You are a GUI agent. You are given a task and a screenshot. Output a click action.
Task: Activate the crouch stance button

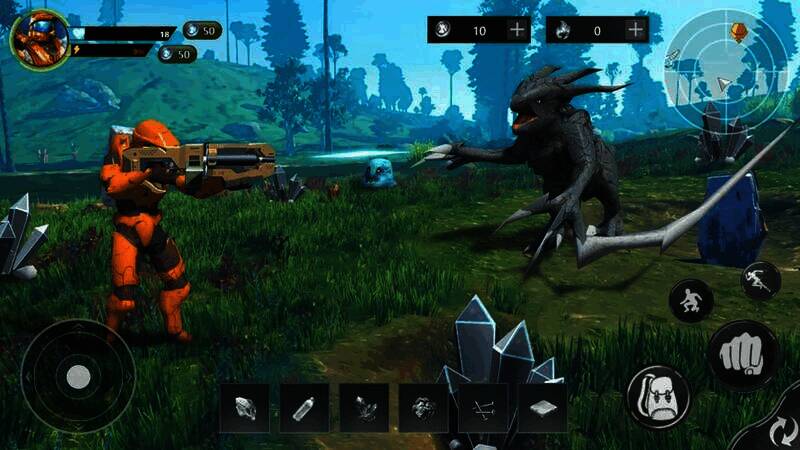pyautogui.click(x=691, y=300)
